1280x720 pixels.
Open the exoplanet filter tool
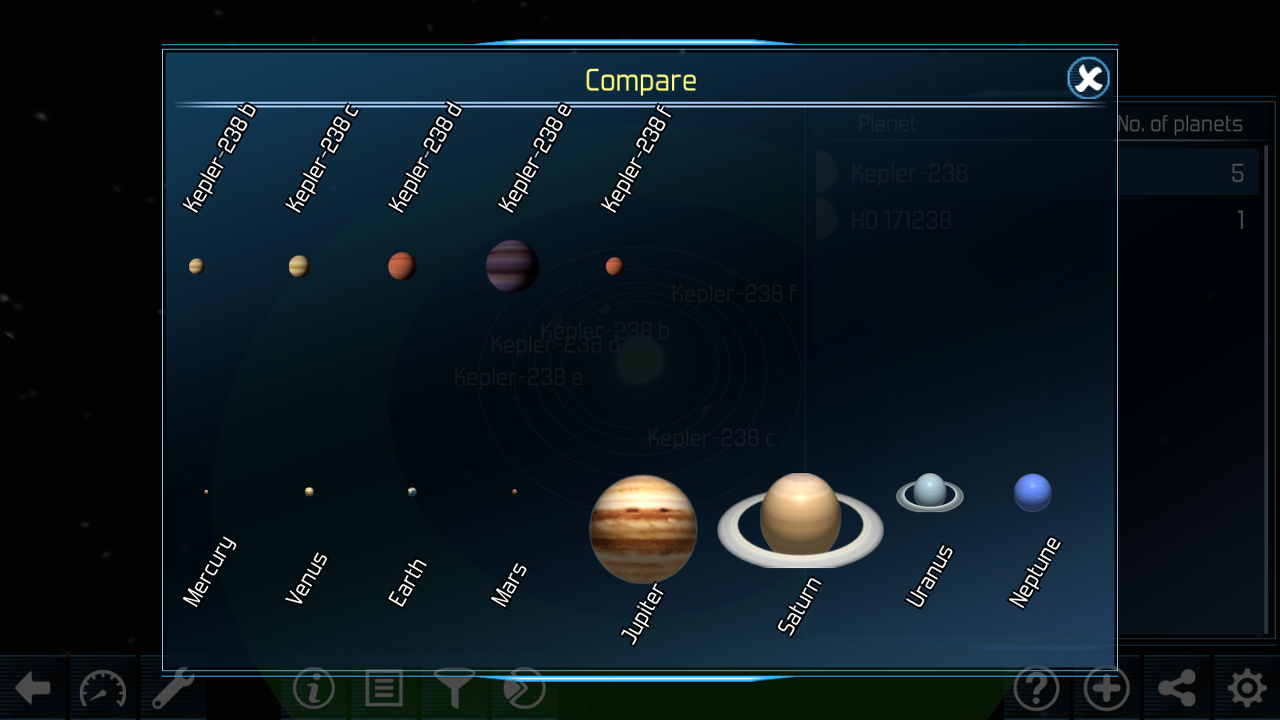pyautogui.click(x=454, y=689)
